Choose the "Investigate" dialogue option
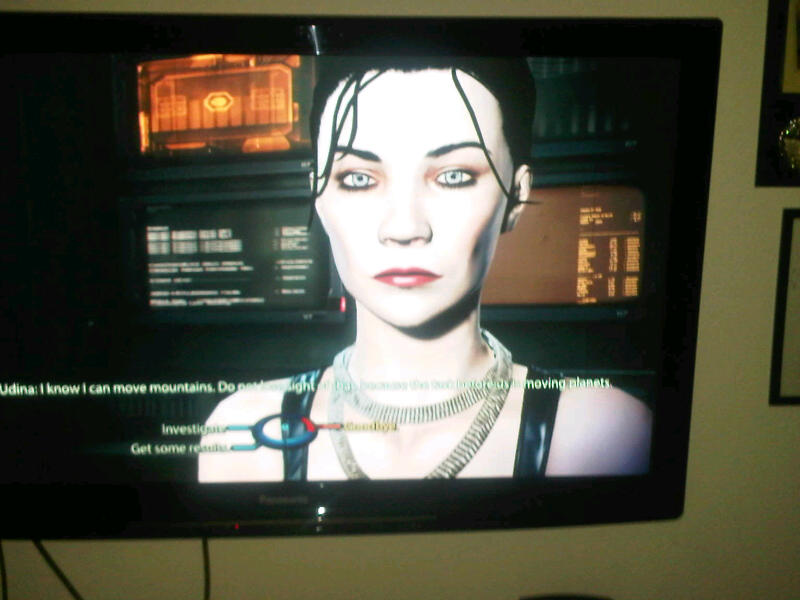This screenshot has height=600, width=800. tap(194, 428)
